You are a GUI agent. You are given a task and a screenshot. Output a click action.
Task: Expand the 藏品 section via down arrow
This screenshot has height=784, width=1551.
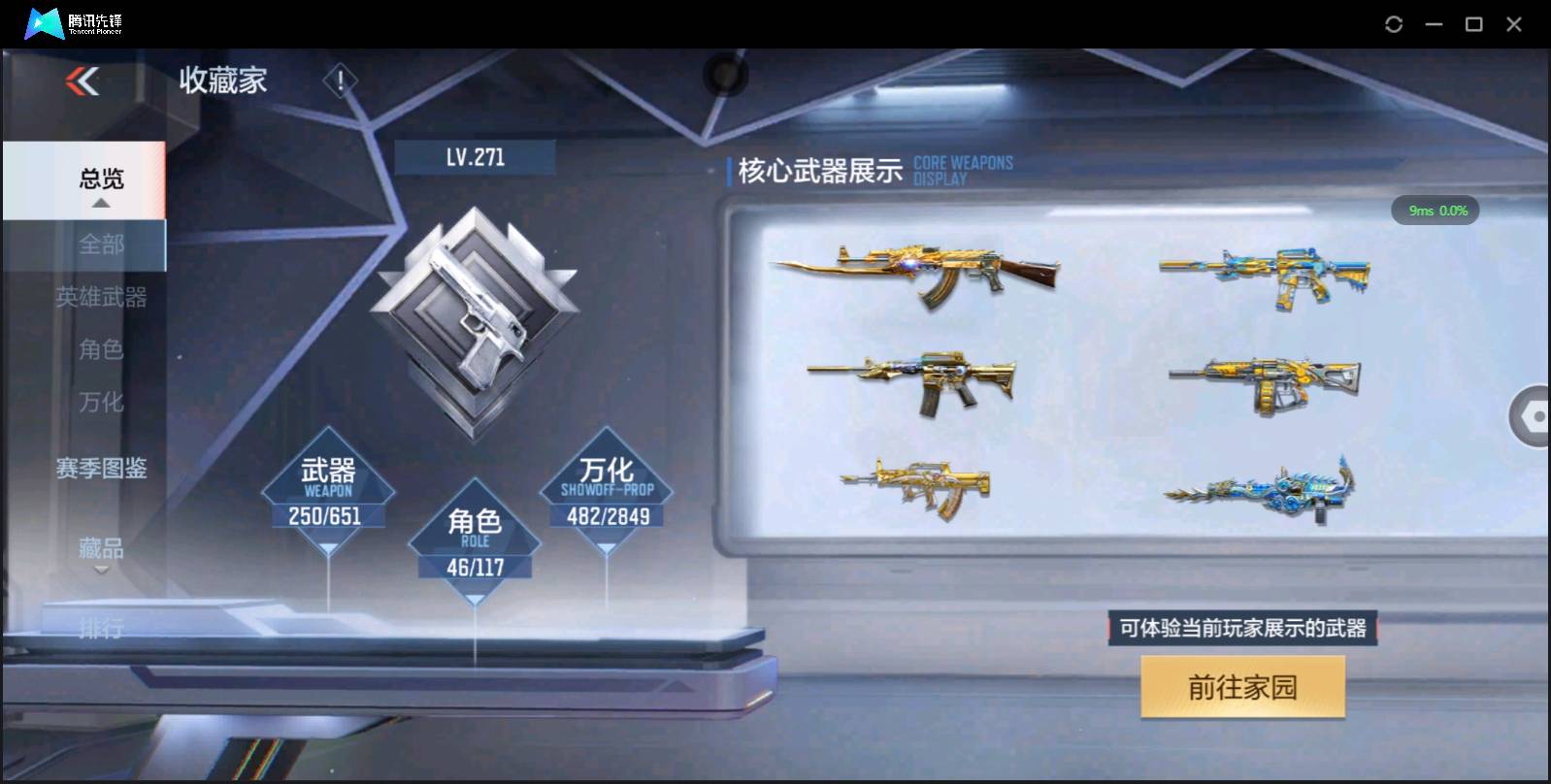[x=100, y=570]
